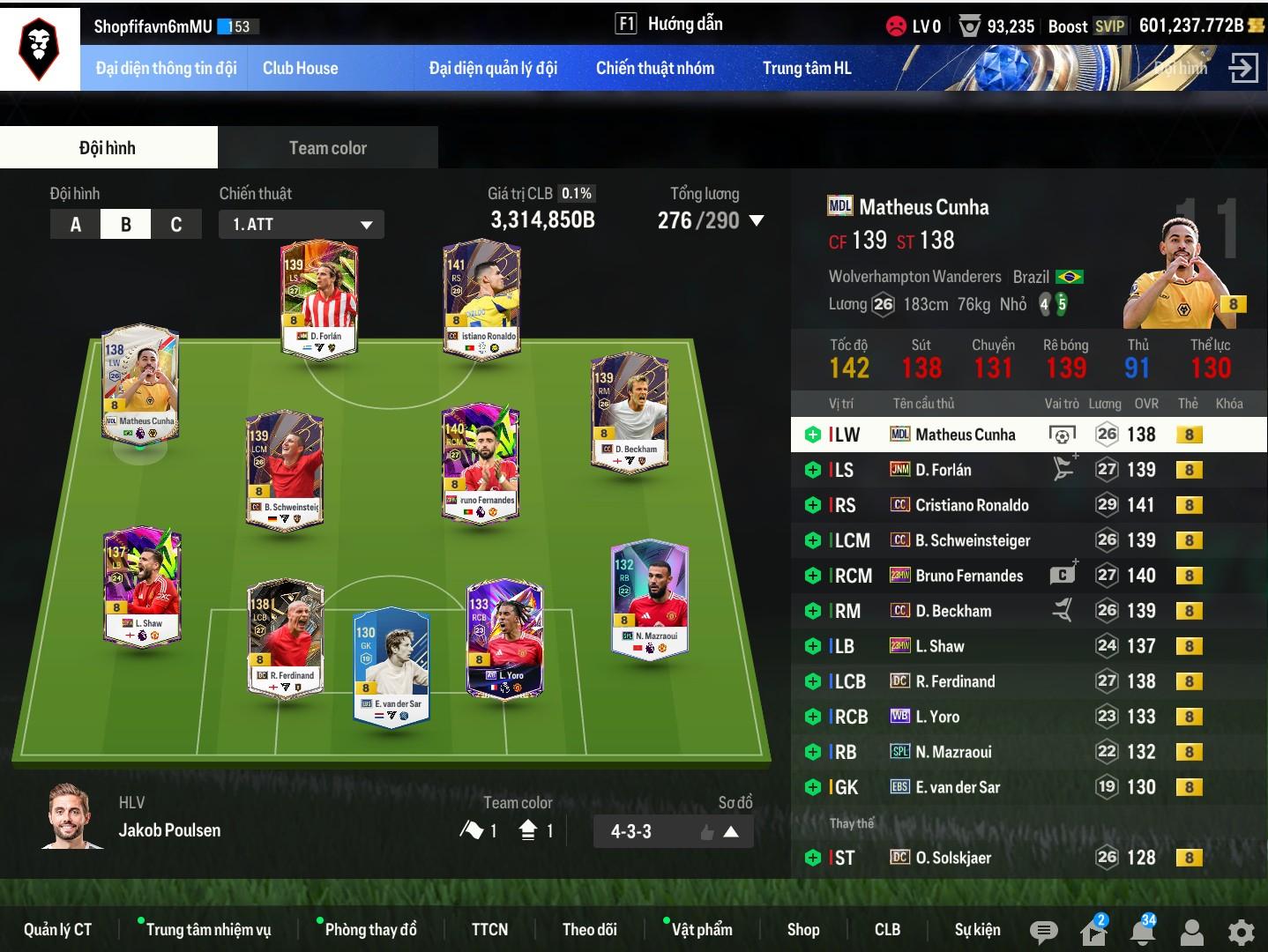This screenshot has height=952, width=1268.
Task: Open the settings gear icon
Action: 1241,931
